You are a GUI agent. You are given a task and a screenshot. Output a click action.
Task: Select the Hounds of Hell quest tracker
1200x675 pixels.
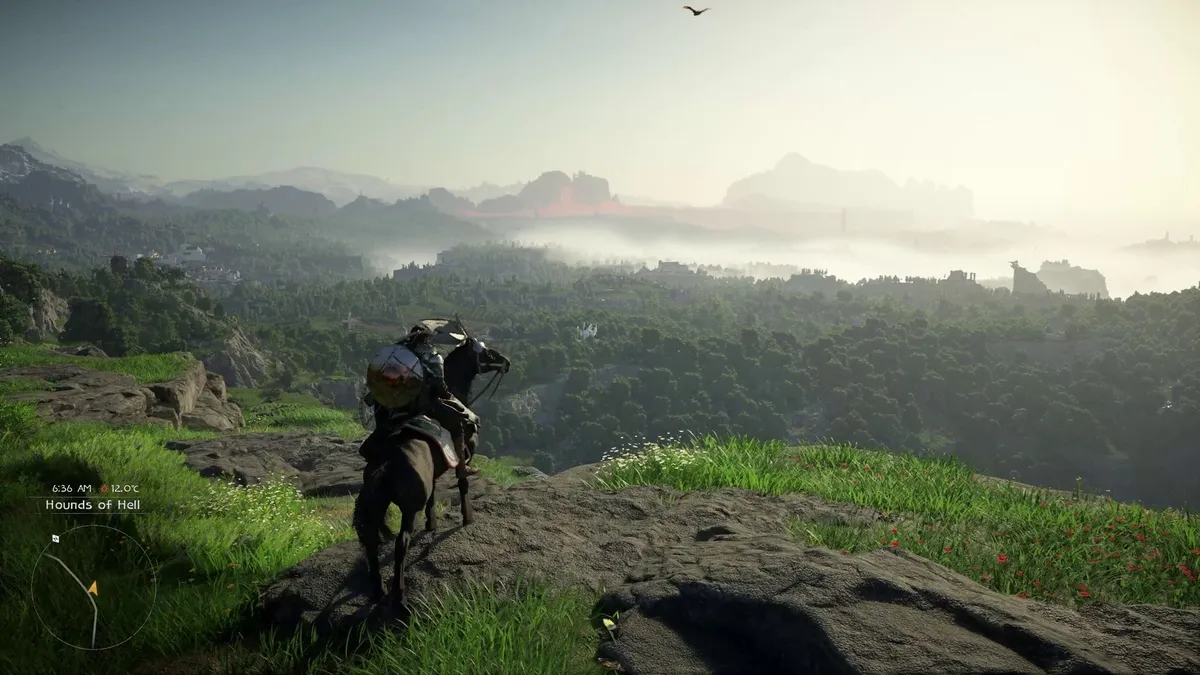coord(93,505)
